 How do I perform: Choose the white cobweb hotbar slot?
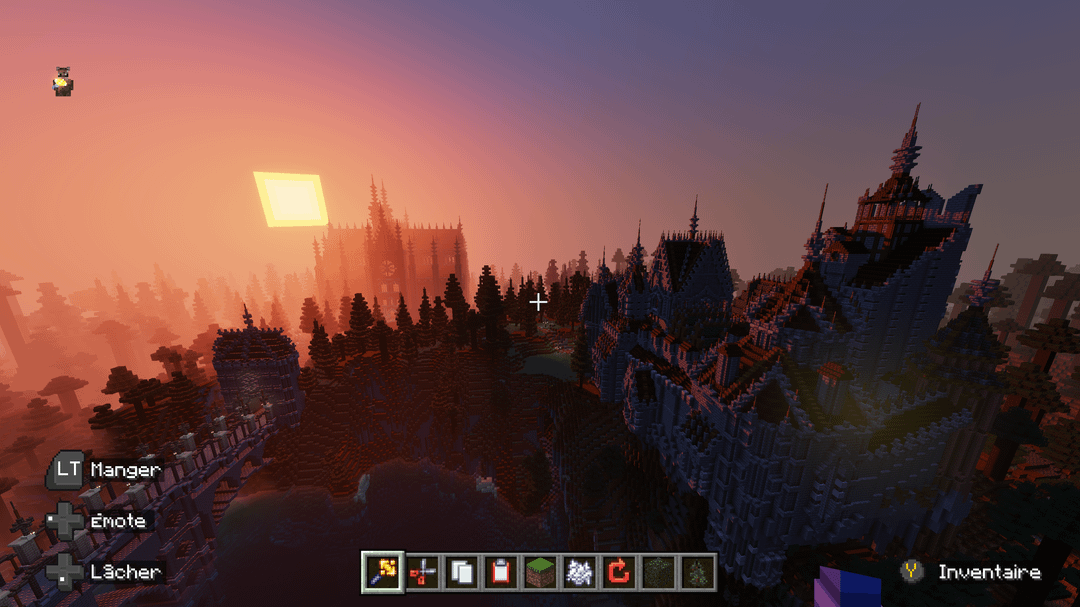tap(579, 571)
